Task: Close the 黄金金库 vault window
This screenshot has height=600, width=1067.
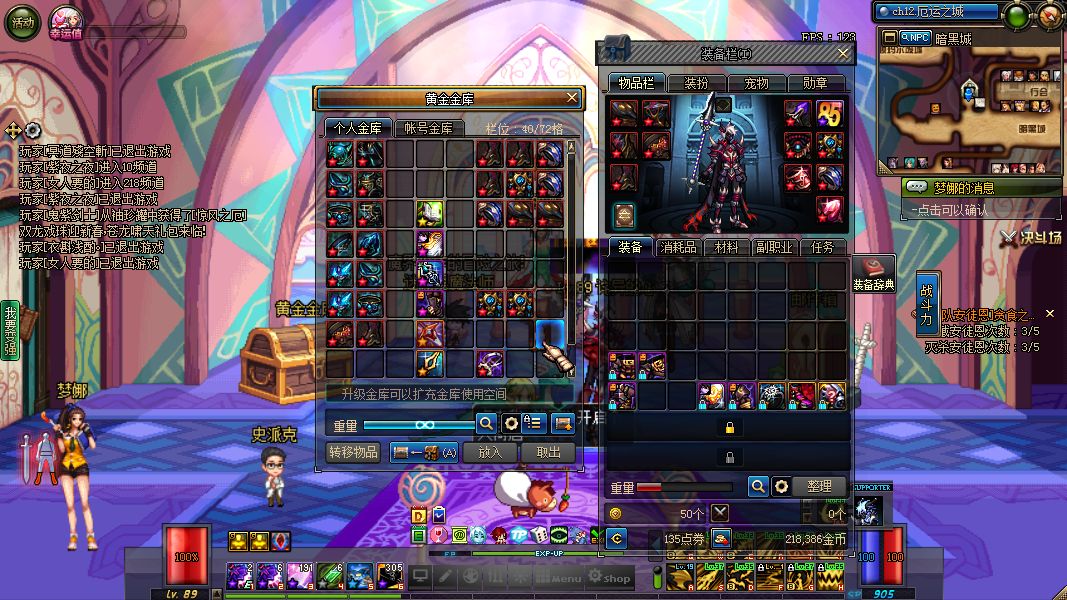Action: (572, 97)
